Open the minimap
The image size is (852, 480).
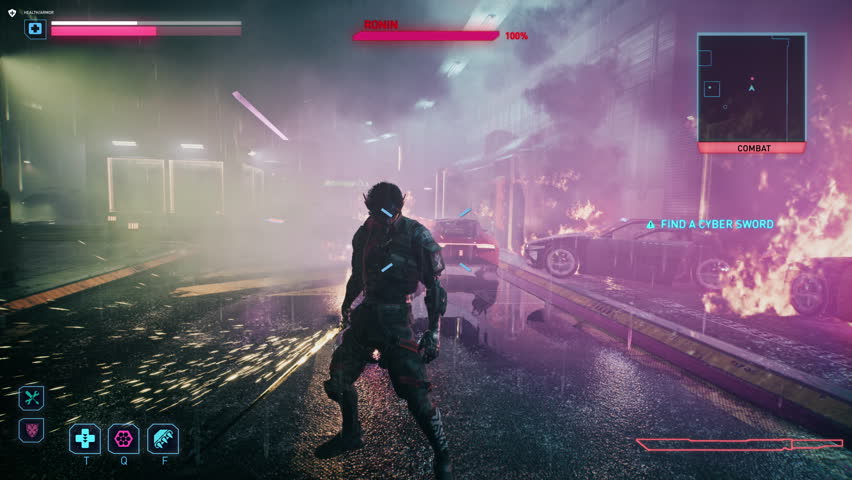coord(751,87)
